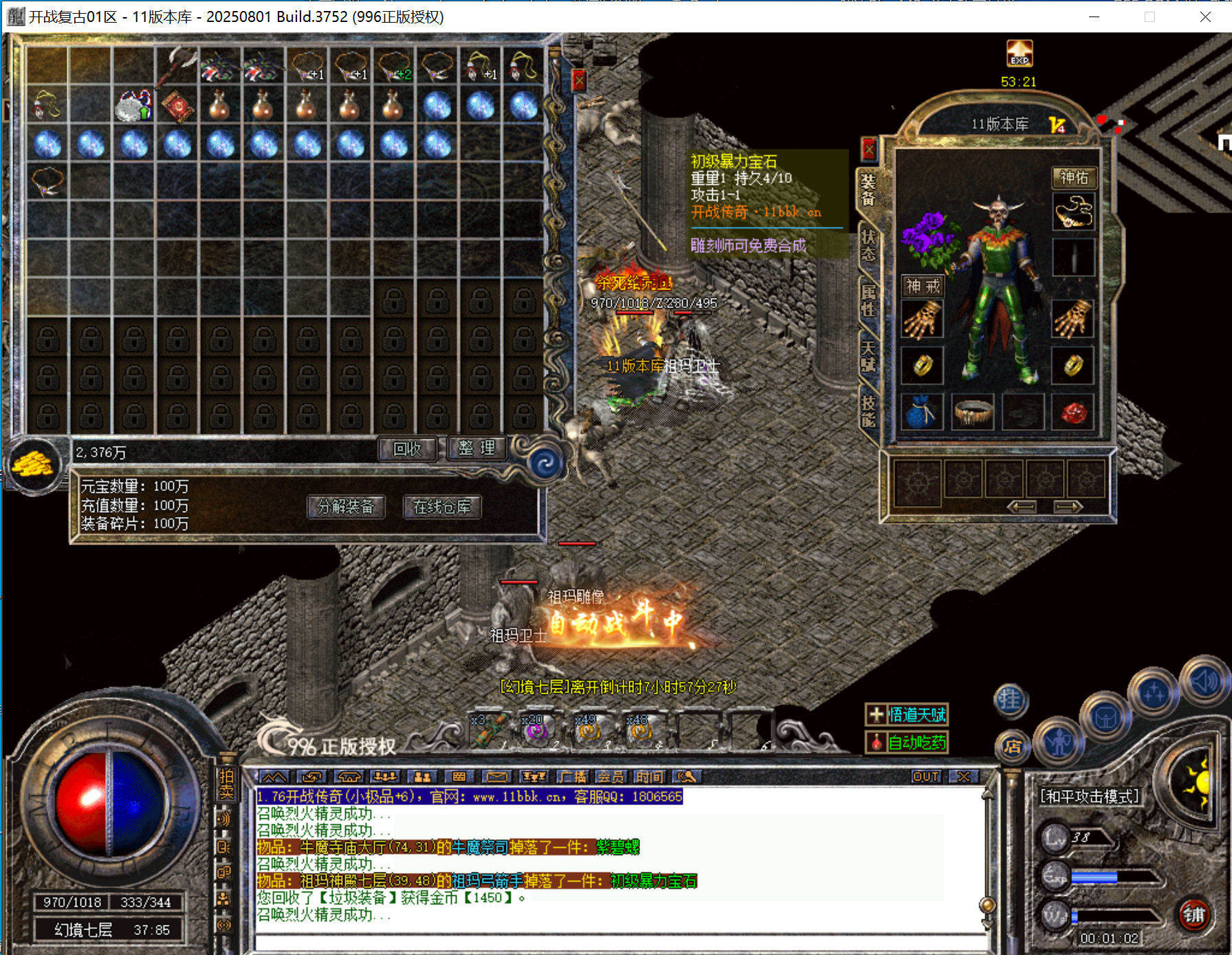The width and height of the screenshot is (1232, 955).
Task: Close the game window
Action: pyautogui.click(x=1205, y=17)
